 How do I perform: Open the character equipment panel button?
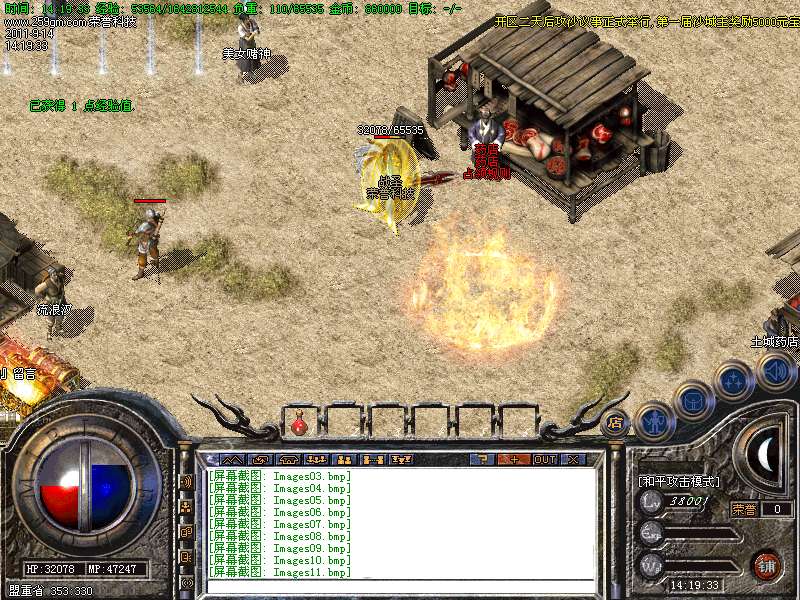655,420
